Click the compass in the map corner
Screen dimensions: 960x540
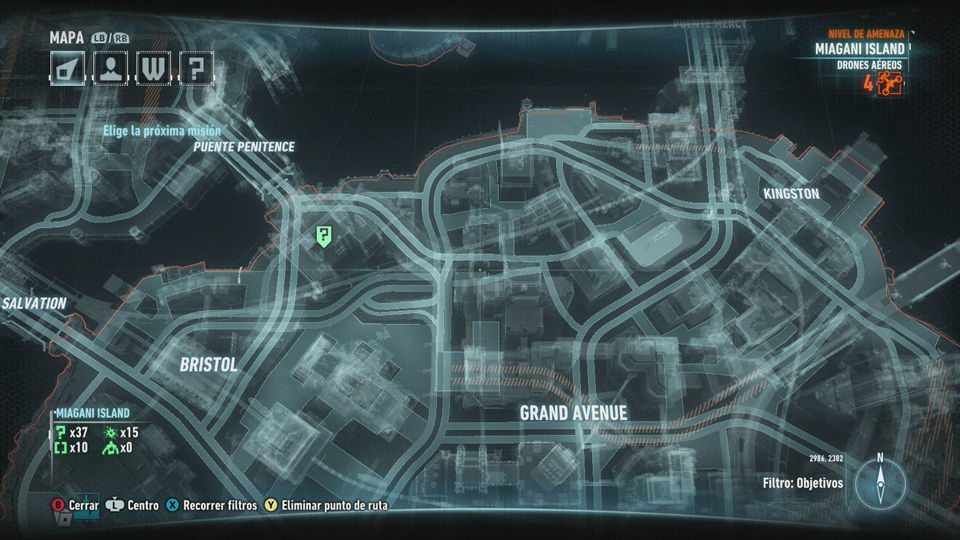coord(880,481)
